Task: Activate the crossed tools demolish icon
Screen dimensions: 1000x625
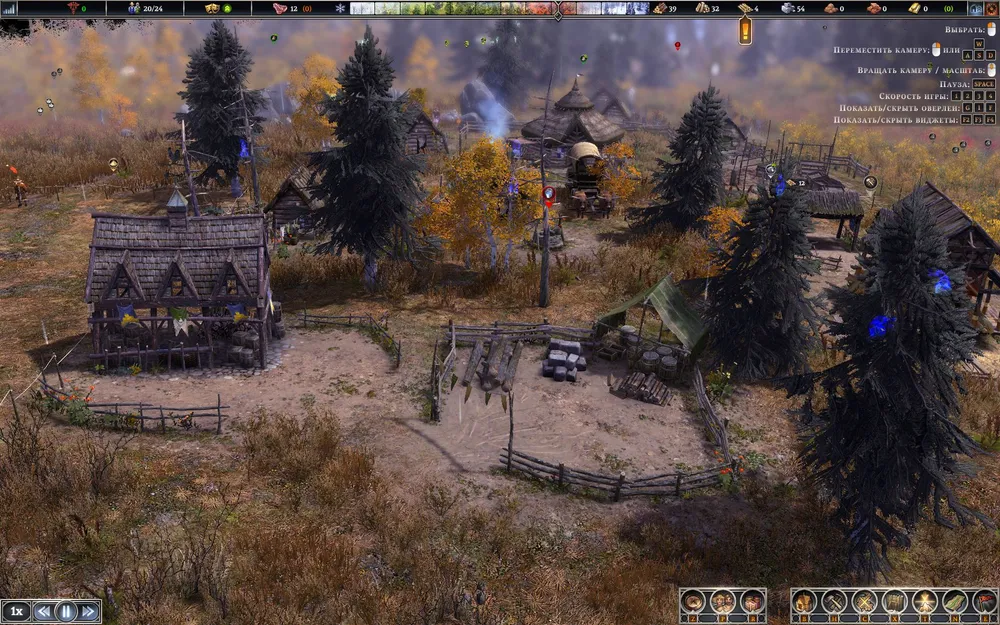Action: [x=864, y=602]
